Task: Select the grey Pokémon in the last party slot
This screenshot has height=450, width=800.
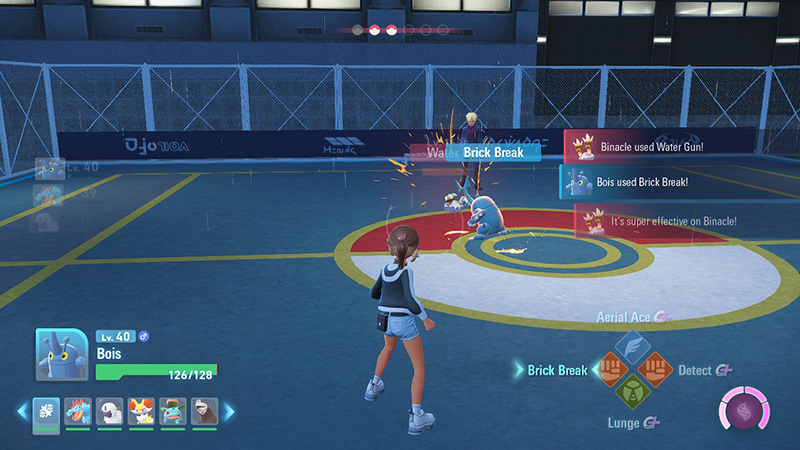Action: tap(203, 410)
